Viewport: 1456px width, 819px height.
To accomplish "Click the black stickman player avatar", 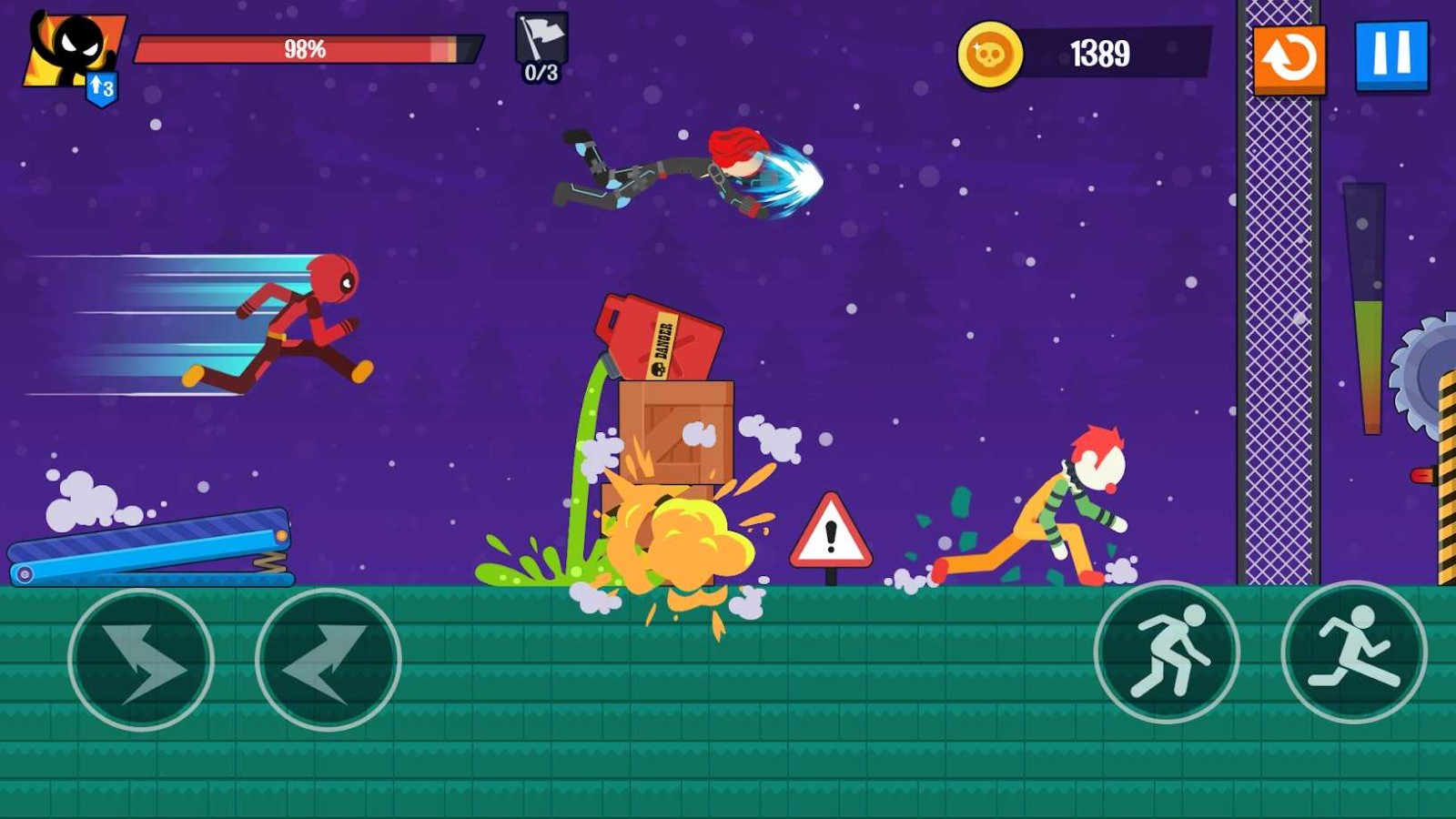I will (x=73, y=50).
